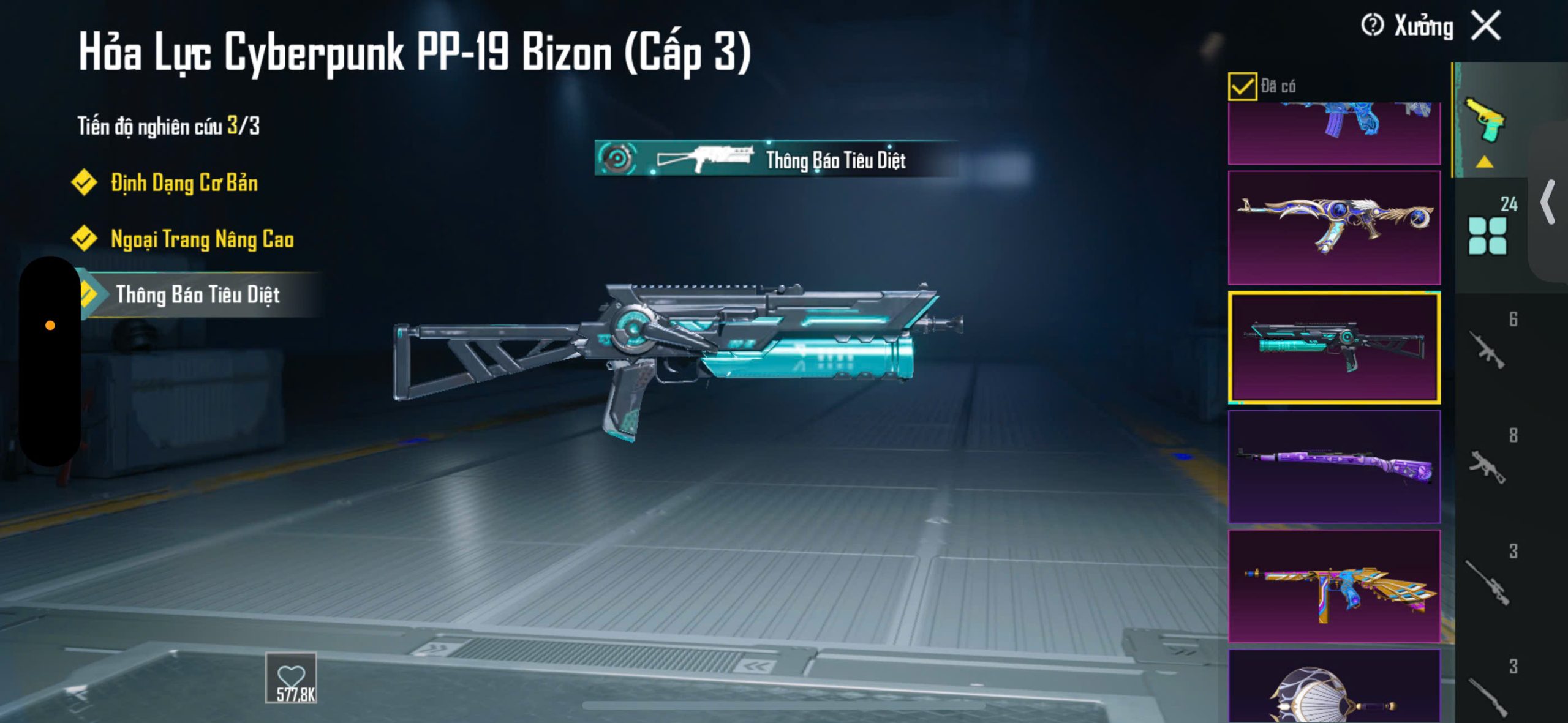This screenshot has height=723, width=1568.
Task: Select Định Dạng Cơ Bản research stage
Action: (x=184, y=183)
